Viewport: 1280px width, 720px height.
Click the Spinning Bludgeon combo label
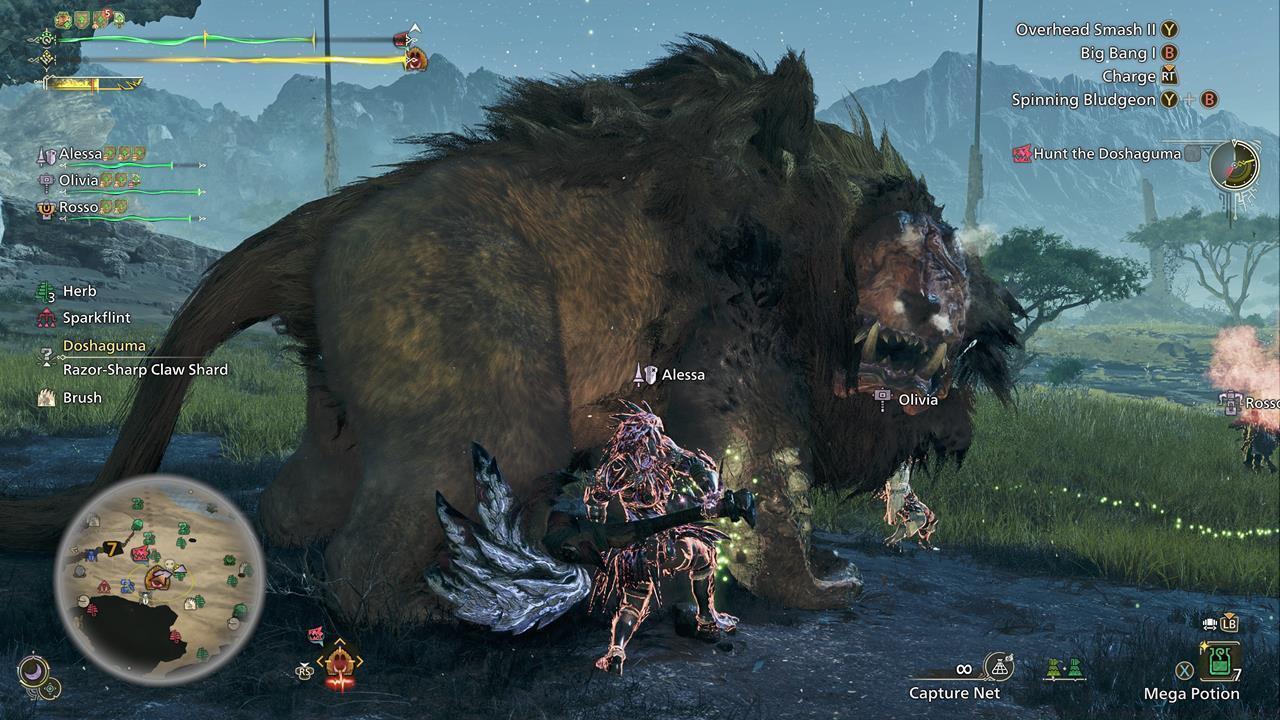1082,100
